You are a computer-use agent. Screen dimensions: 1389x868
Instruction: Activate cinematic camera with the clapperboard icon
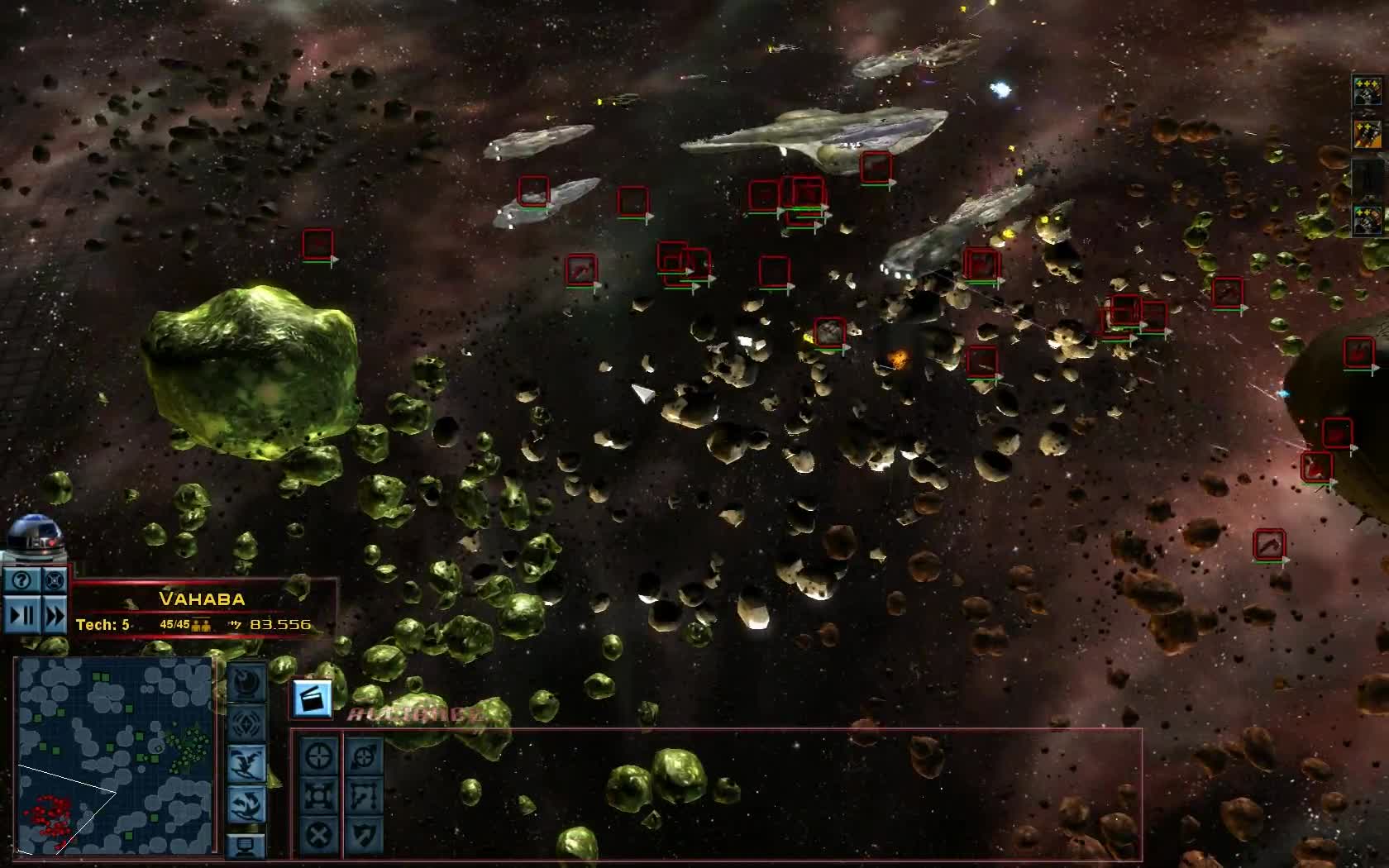click(x=312, y=700)
